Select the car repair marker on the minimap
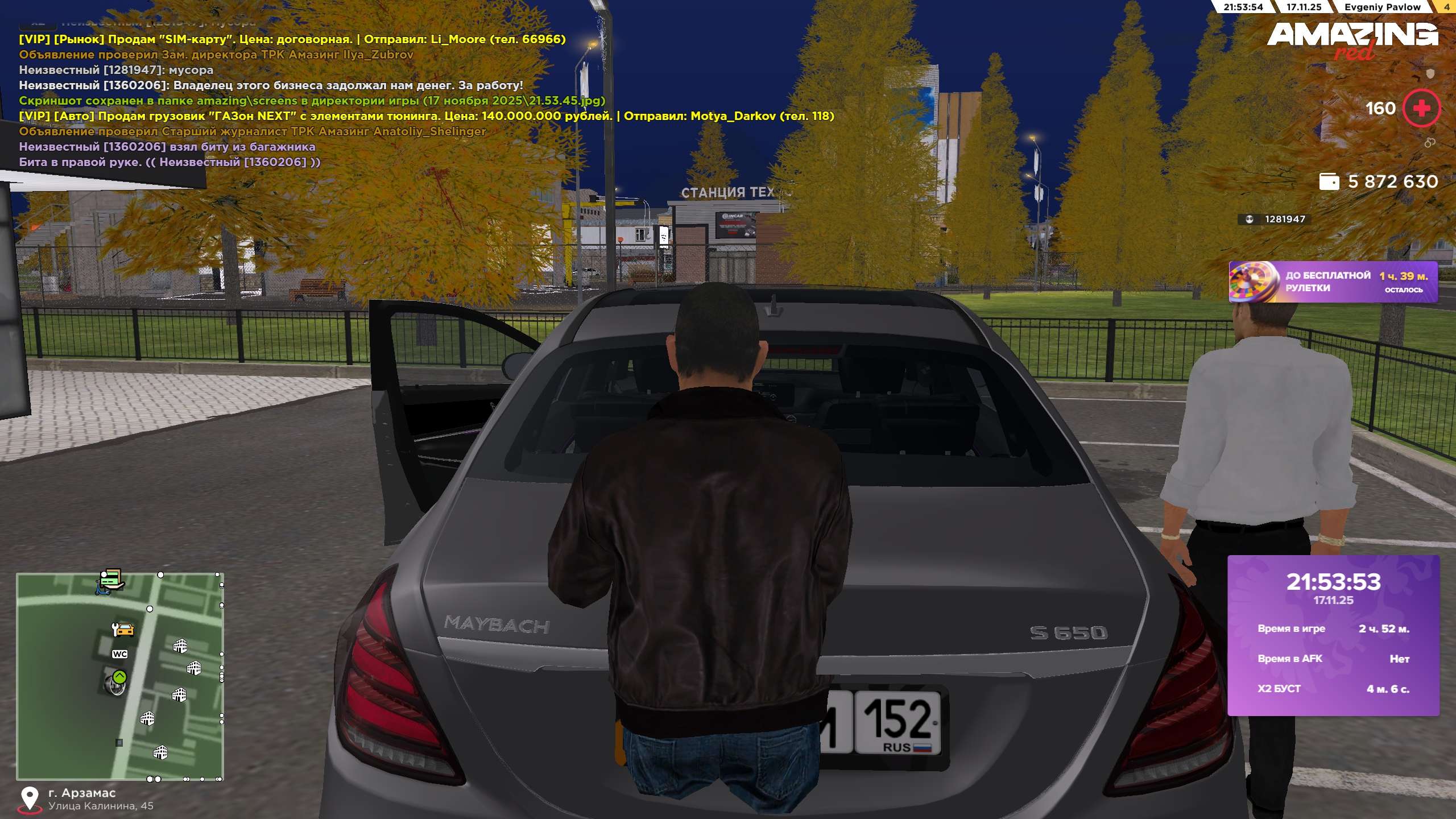The width and height of the screenshot is (1456, 819). click(123, 629)
